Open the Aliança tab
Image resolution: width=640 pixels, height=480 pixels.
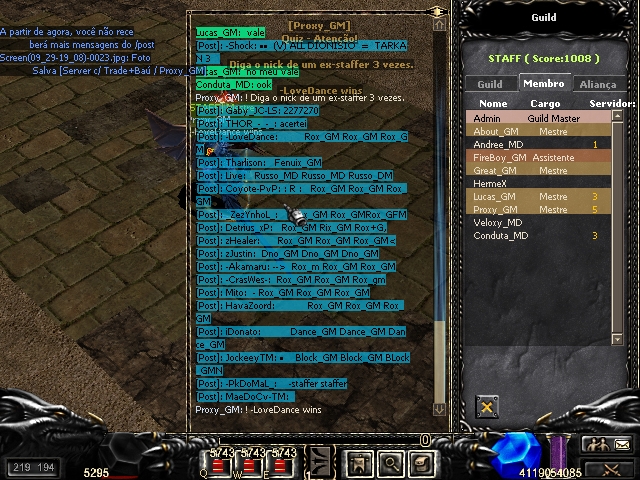click(x=598, y=85)
